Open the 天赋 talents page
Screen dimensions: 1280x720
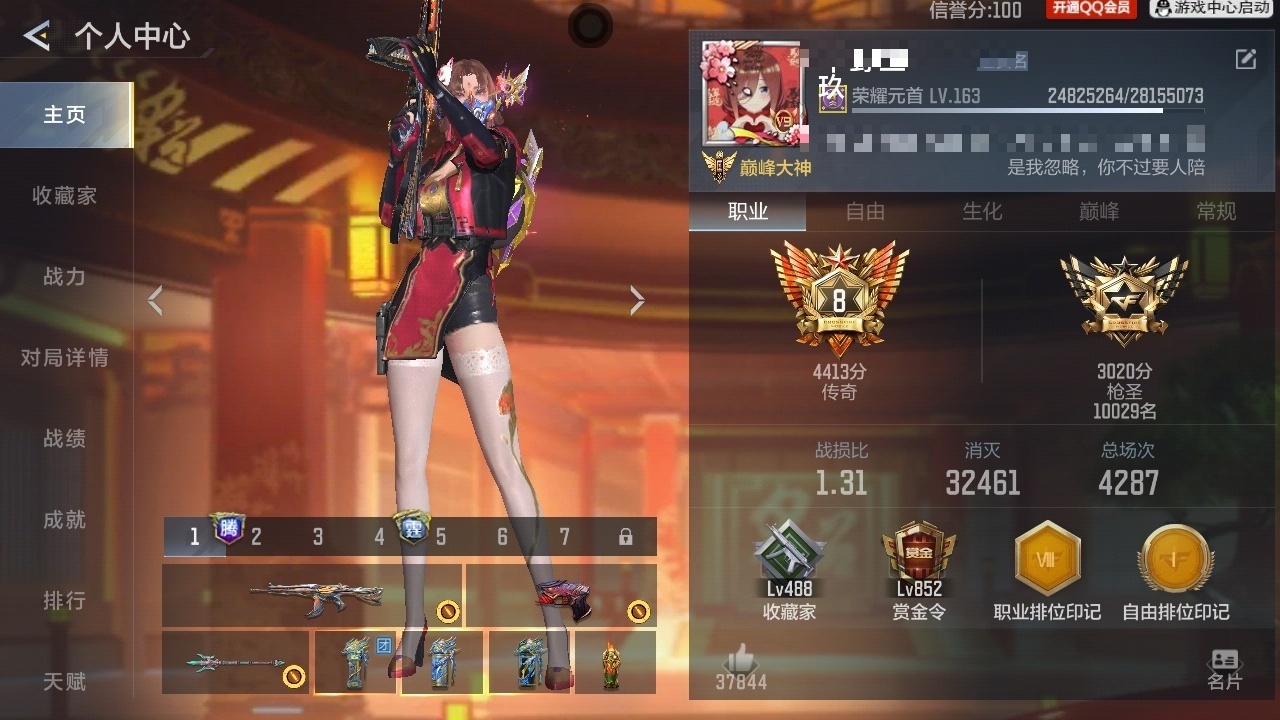point(64,682)
